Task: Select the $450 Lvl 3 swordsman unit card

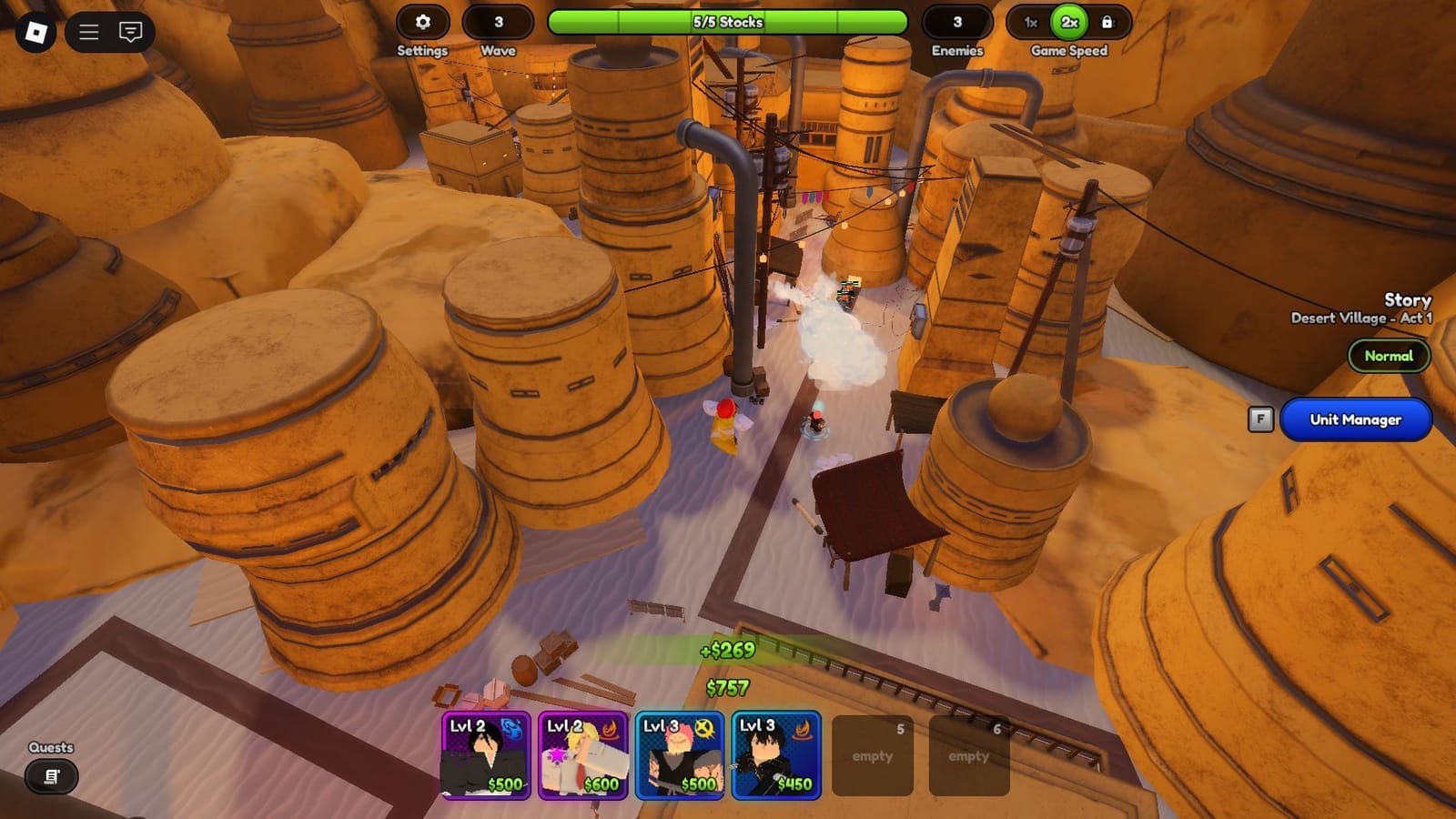Action: click(776, 755)
